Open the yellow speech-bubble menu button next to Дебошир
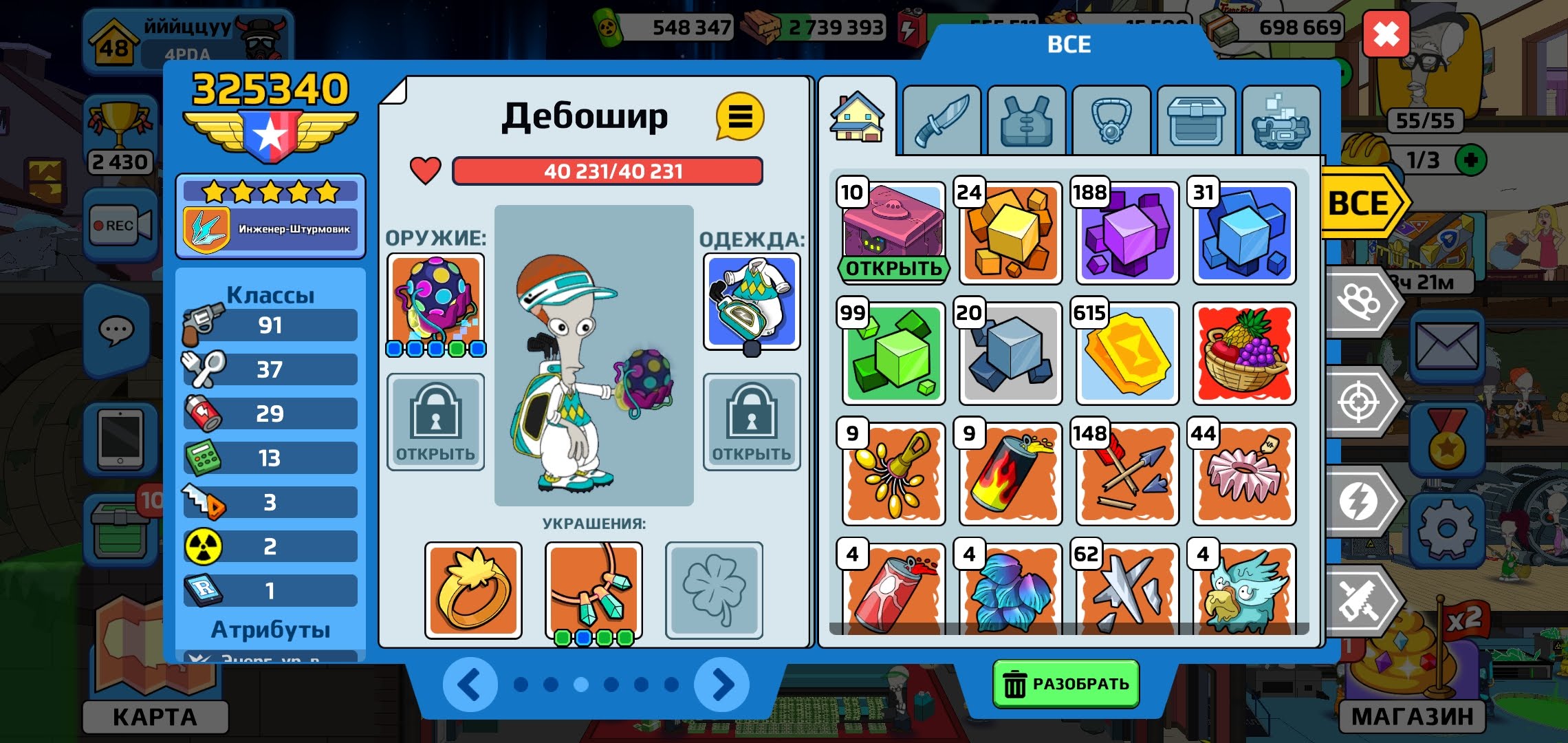 click(739, 117)
